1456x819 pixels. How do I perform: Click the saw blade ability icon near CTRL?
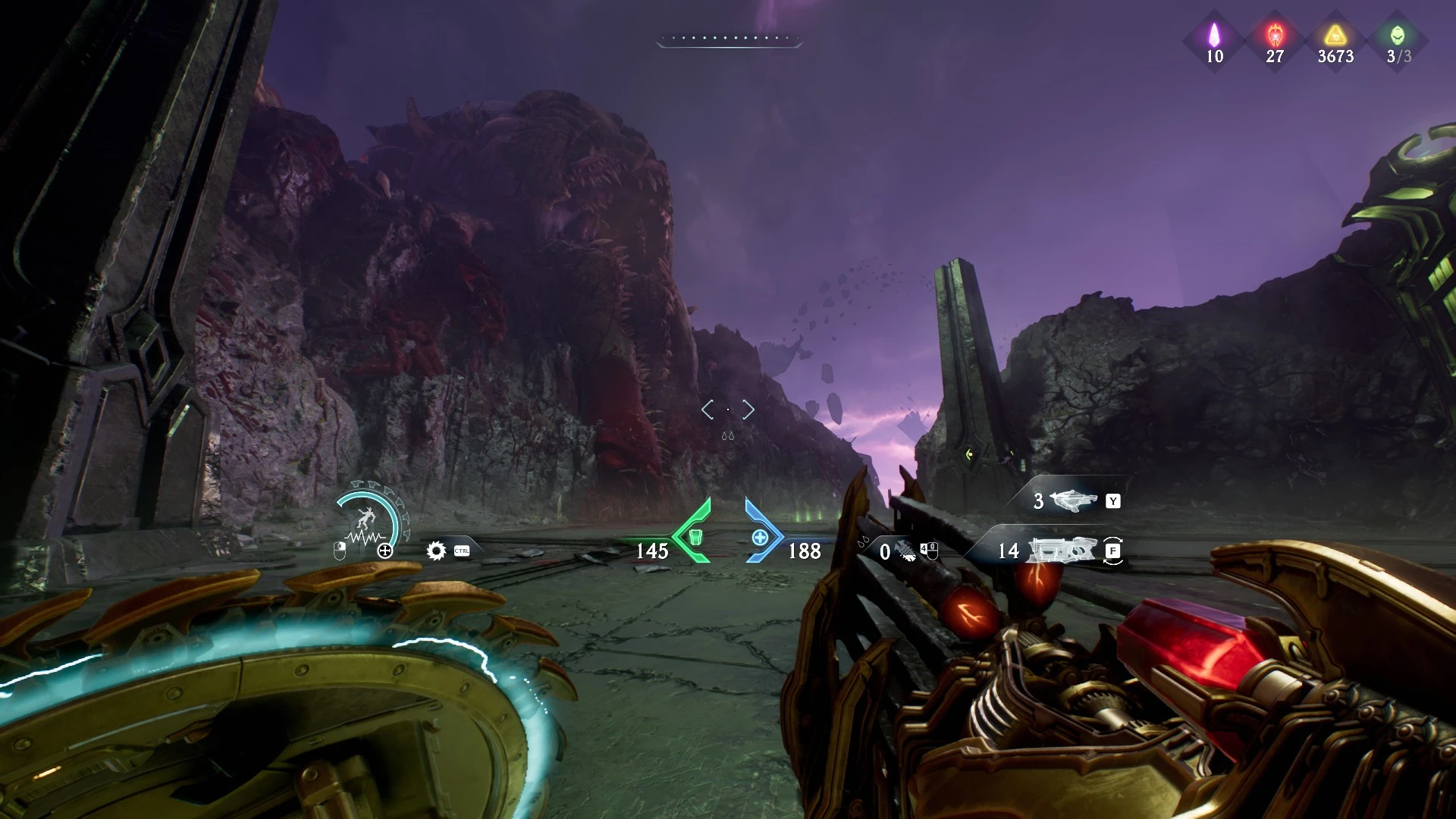[x=435, y=550]
